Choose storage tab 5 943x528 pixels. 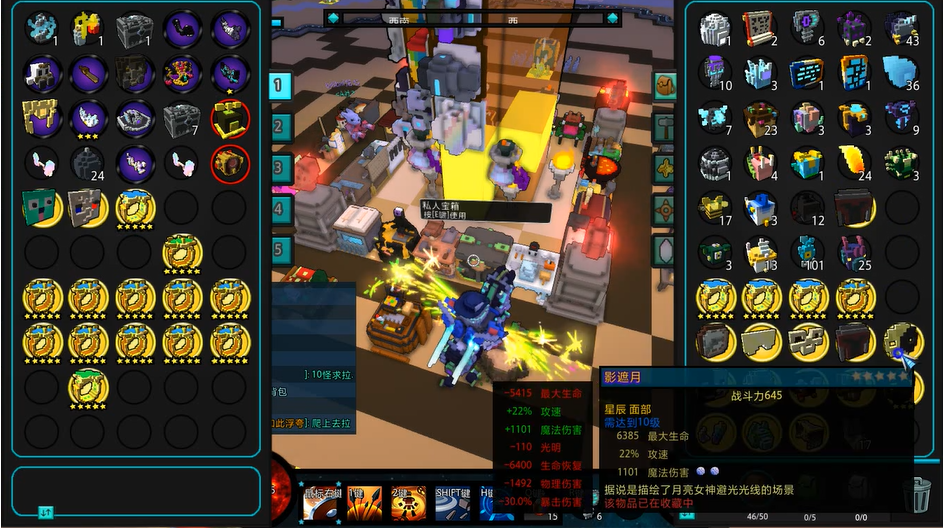pyautogui.click(x=280, y=249)
